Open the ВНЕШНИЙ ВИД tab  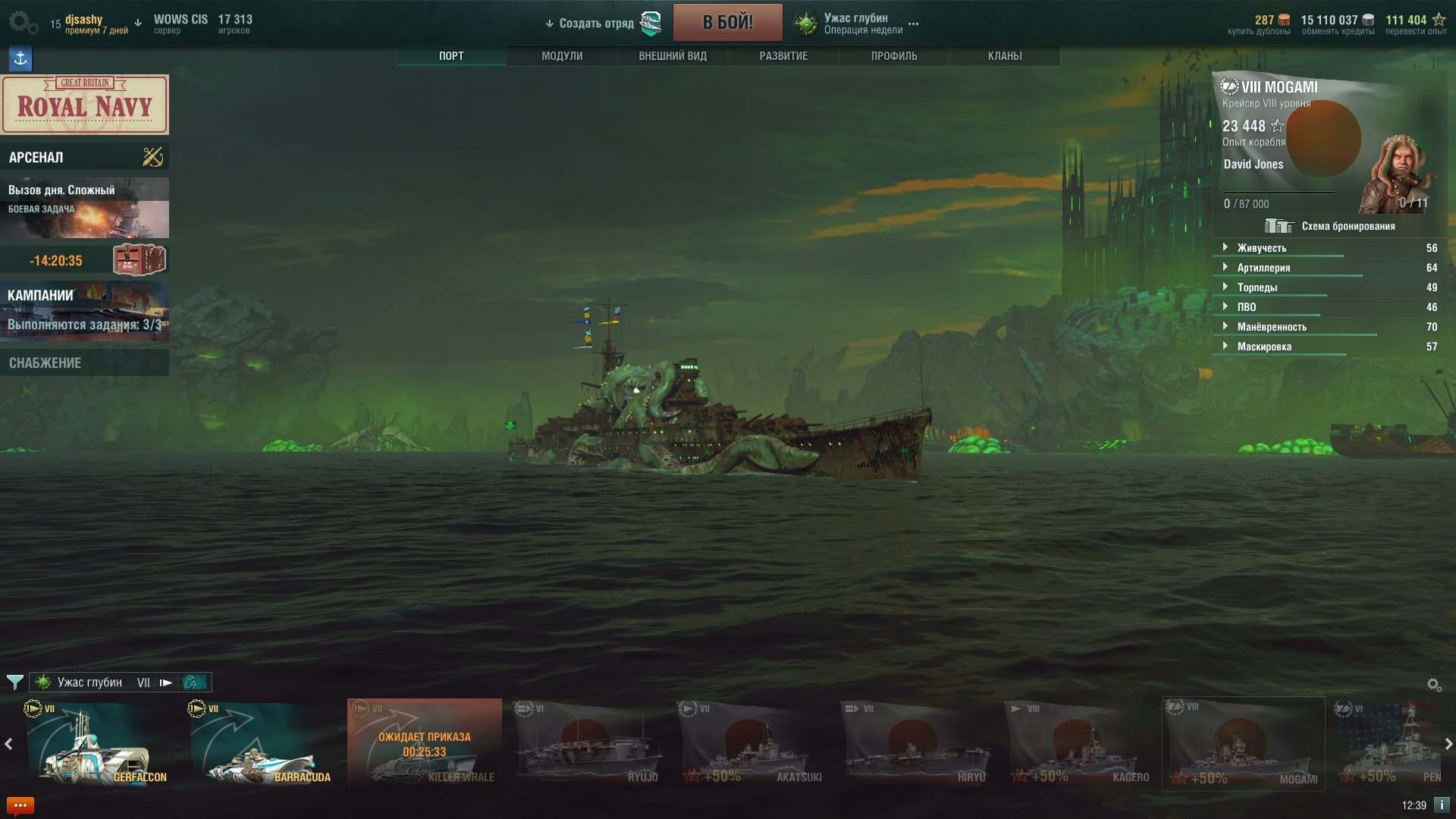point(673,56)
